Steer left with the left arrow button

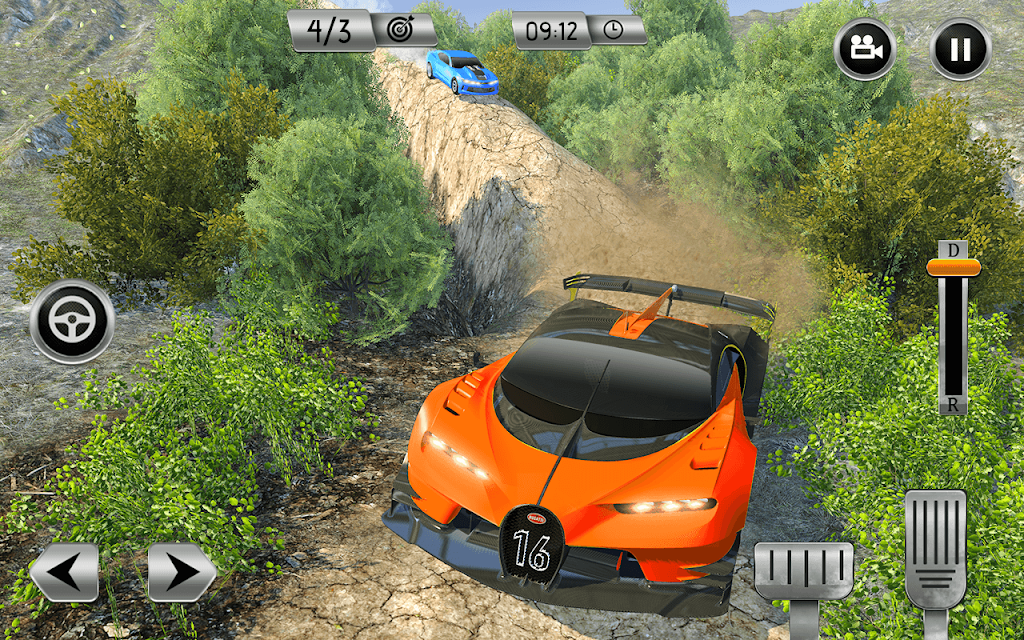[x=64, y=572]
